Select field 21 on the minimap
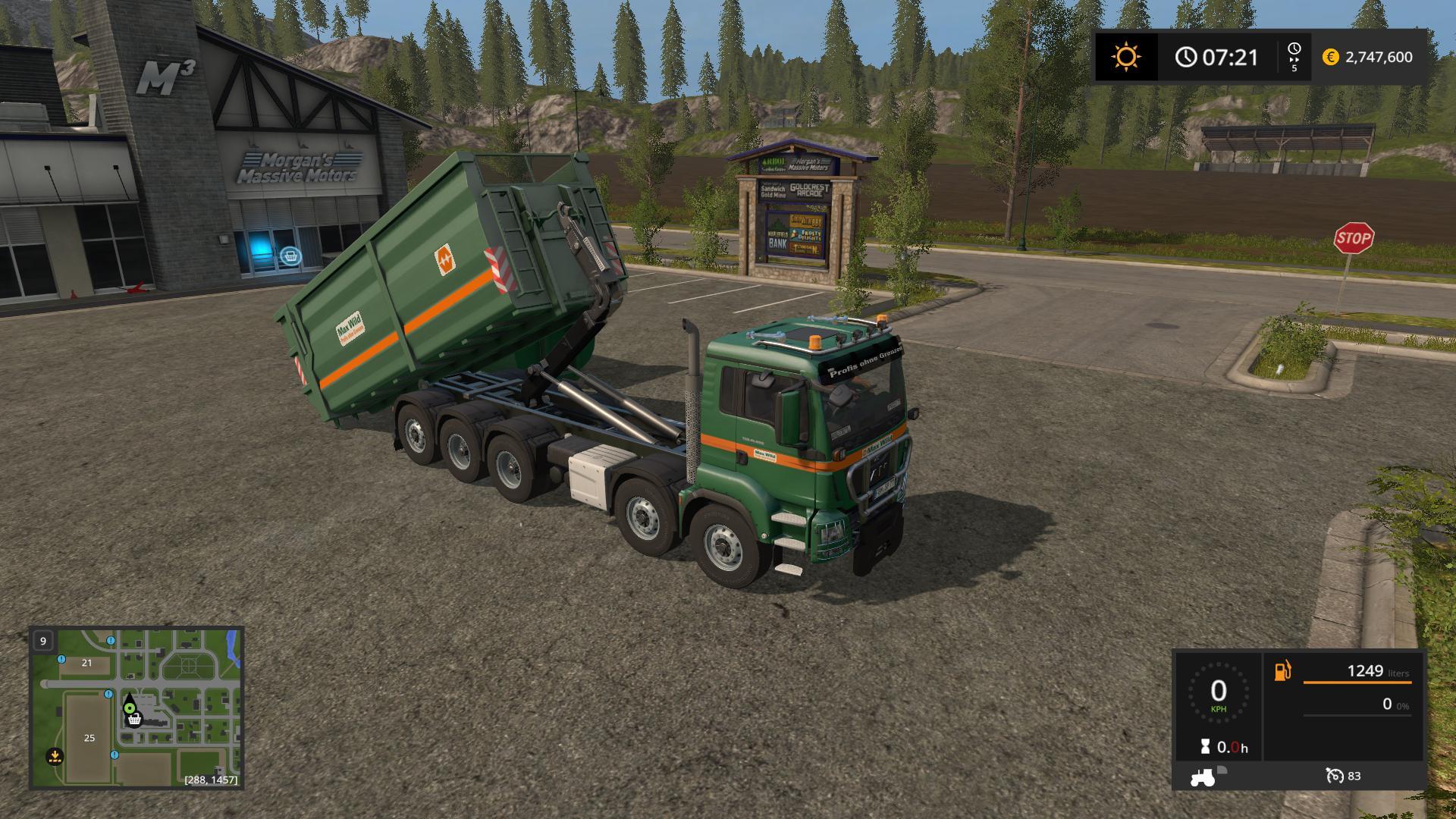The width and height of the screenshot is (1456, 819). pos(86,663)
